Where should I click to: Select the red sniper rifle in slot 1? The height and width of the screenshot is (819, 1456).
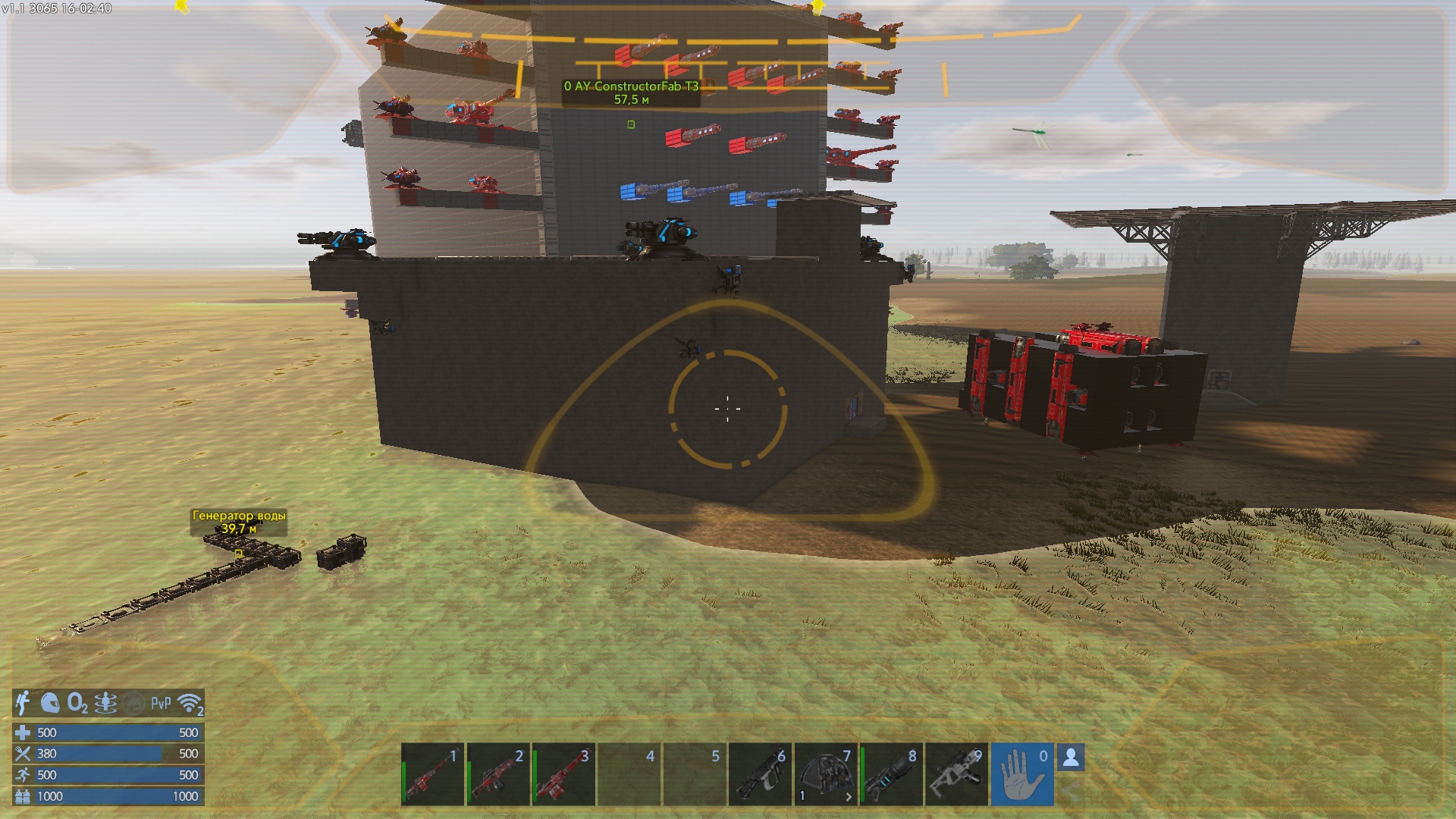tap(432, 774)
